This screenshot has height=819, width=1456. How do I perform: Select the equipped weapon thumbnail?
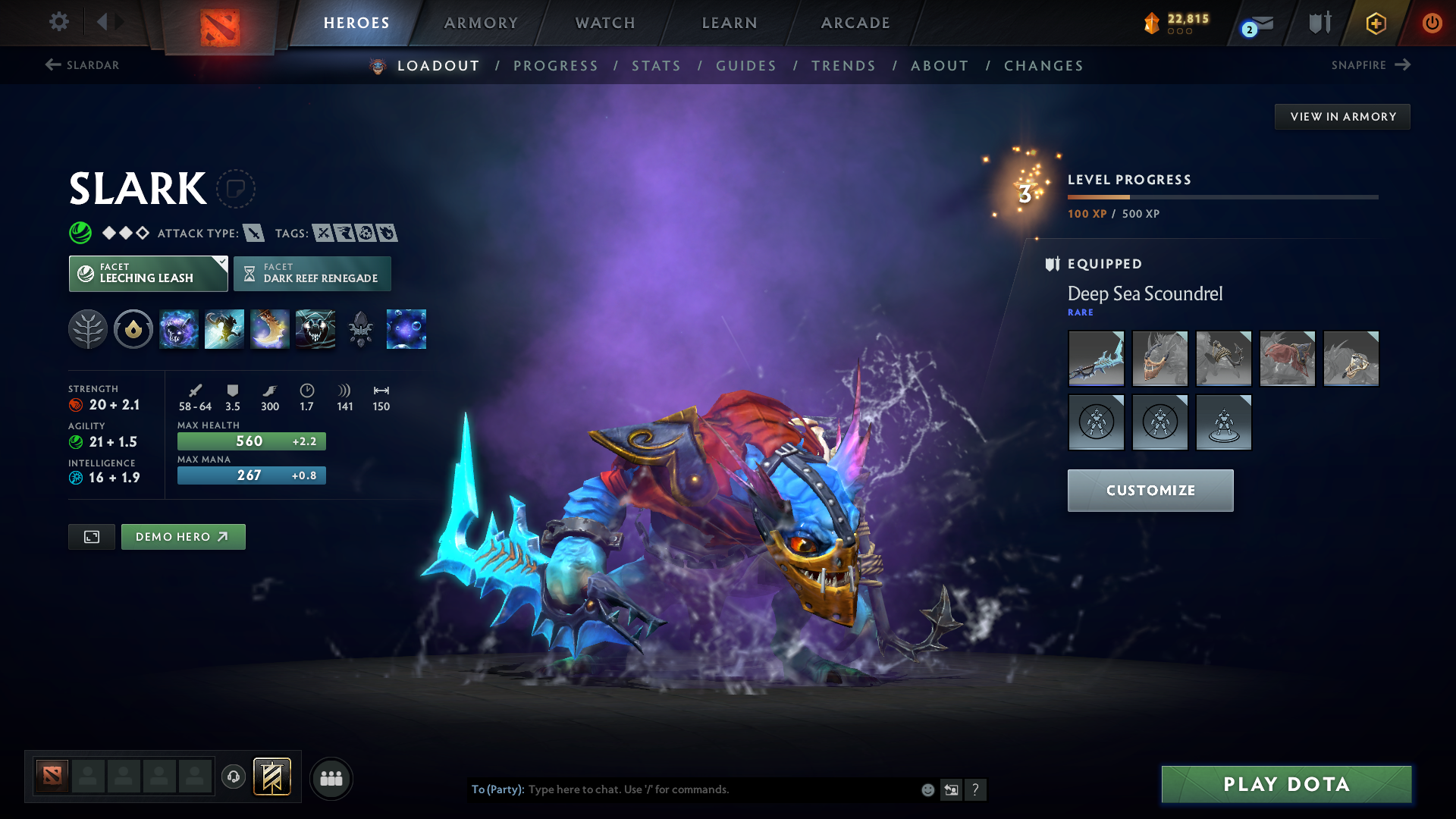[x=1096, y=359]
